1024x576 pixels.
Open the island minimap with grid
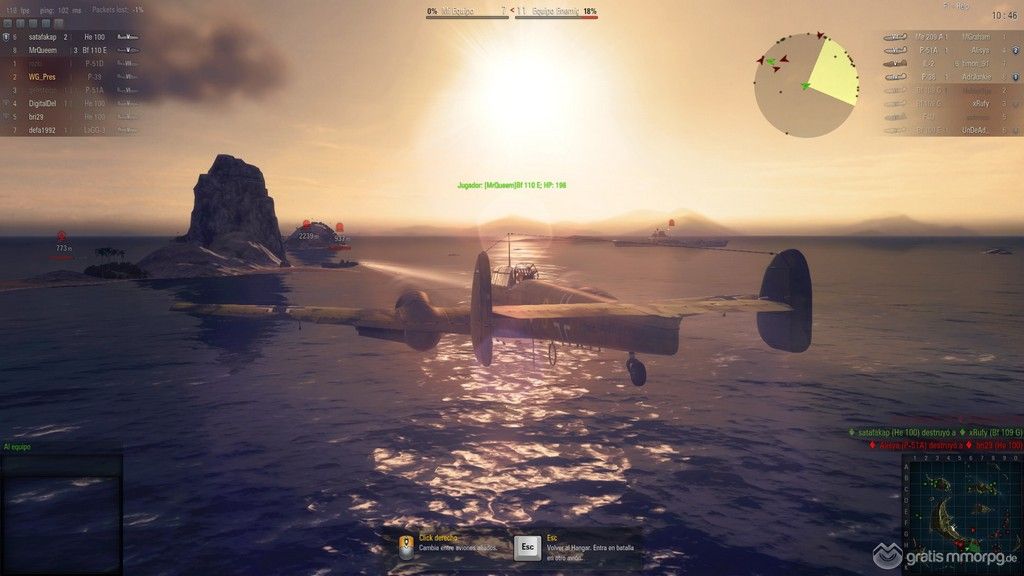coord(960,513)
